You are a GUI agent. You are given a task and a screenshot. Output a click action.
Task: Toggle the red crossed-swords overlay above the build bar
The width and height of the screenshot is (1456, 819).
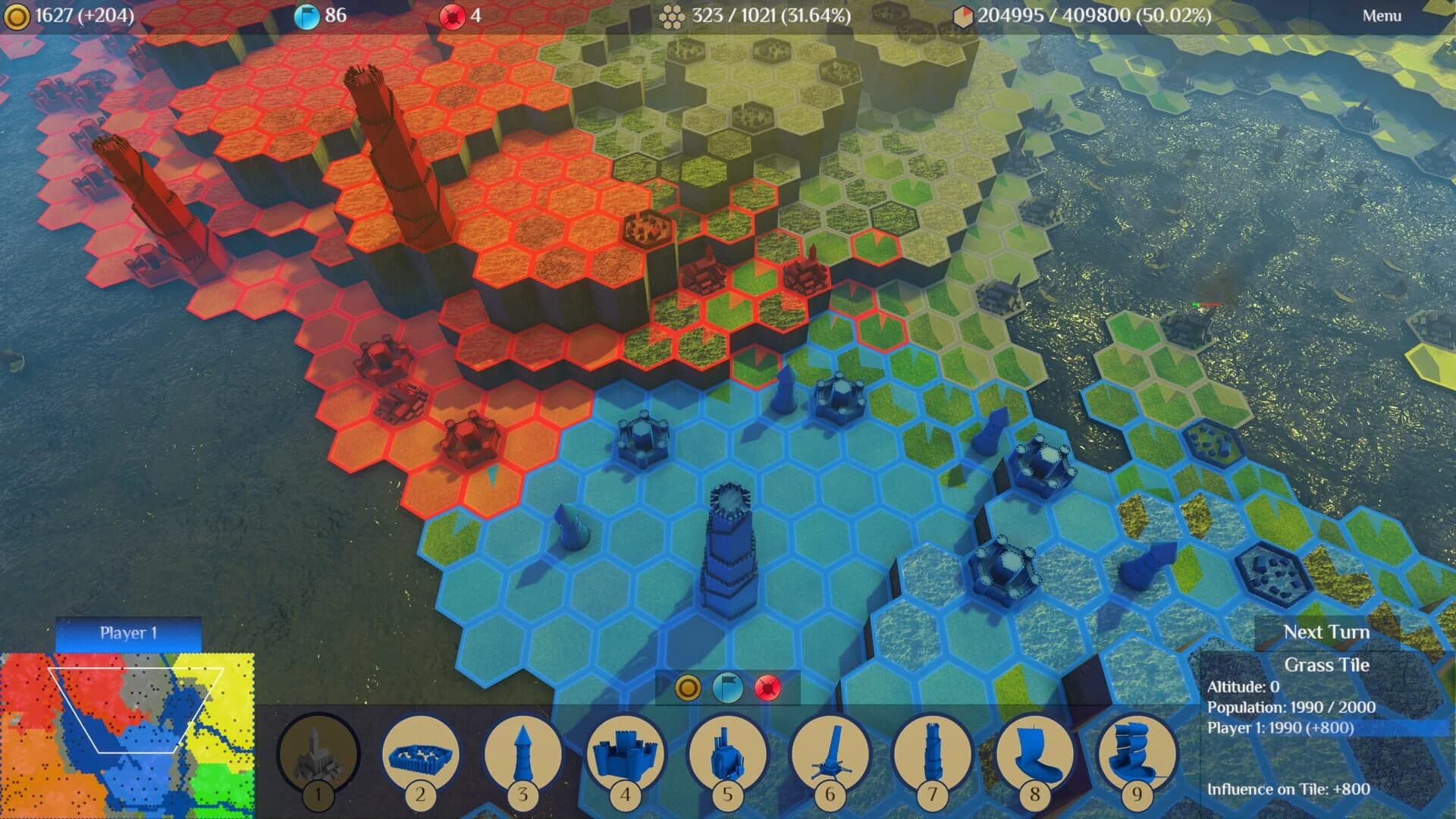click(x=769, y=688)
